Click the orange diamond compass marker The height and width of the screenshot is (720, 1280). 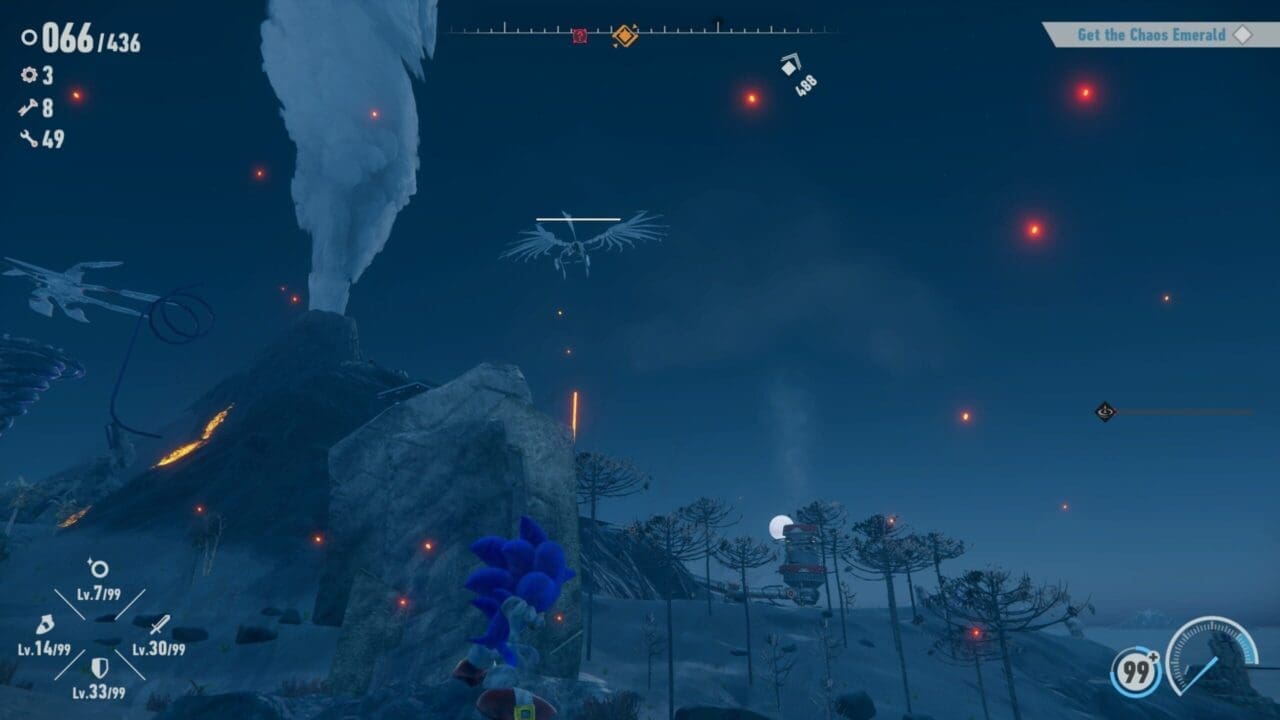pyautogui.click(x=625, y=36)
